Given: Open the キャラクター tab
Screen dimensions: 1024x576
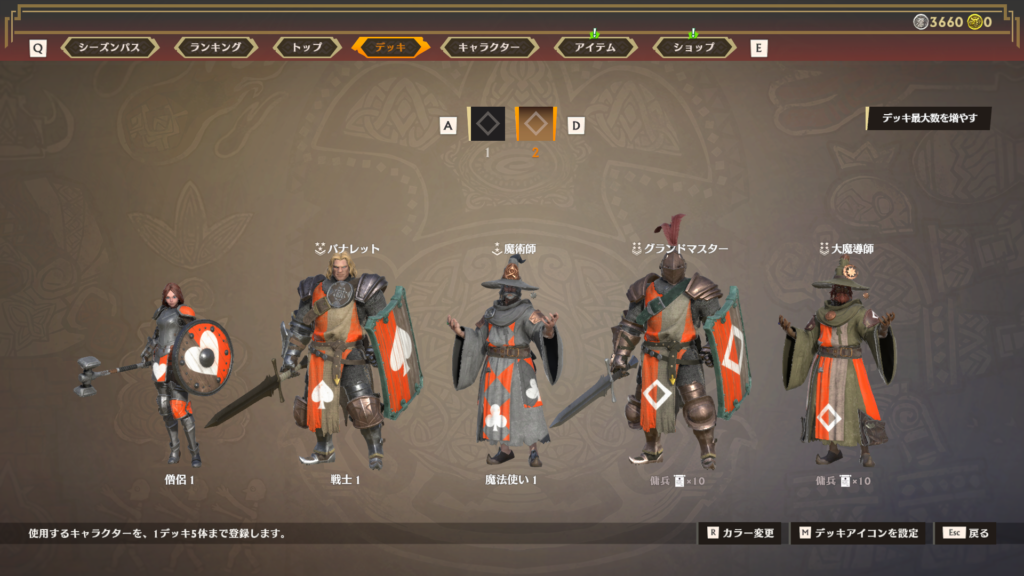Looking at the screenshot, I should 488,47.
